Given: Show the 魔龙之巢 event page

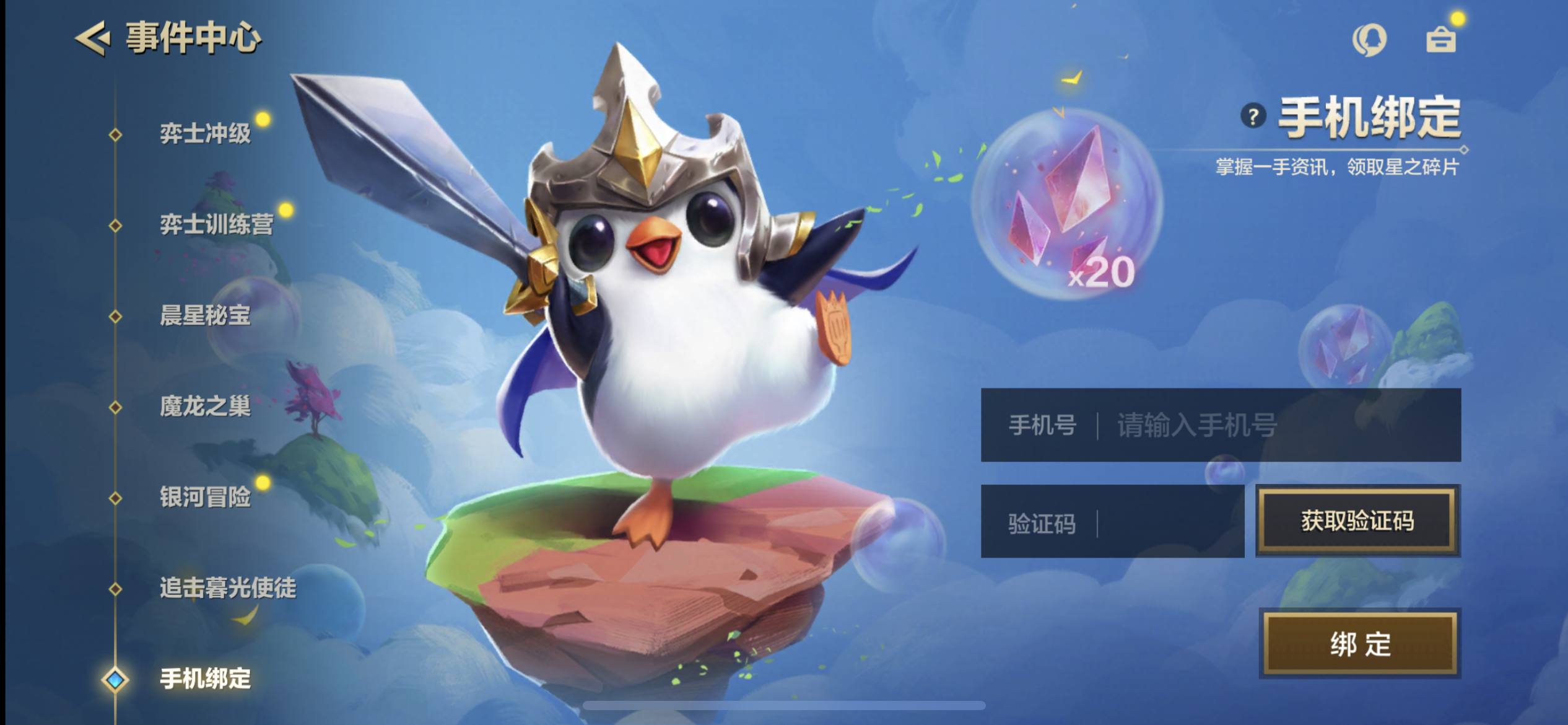Looking at the screenshot, I should [x=205, y=406].
